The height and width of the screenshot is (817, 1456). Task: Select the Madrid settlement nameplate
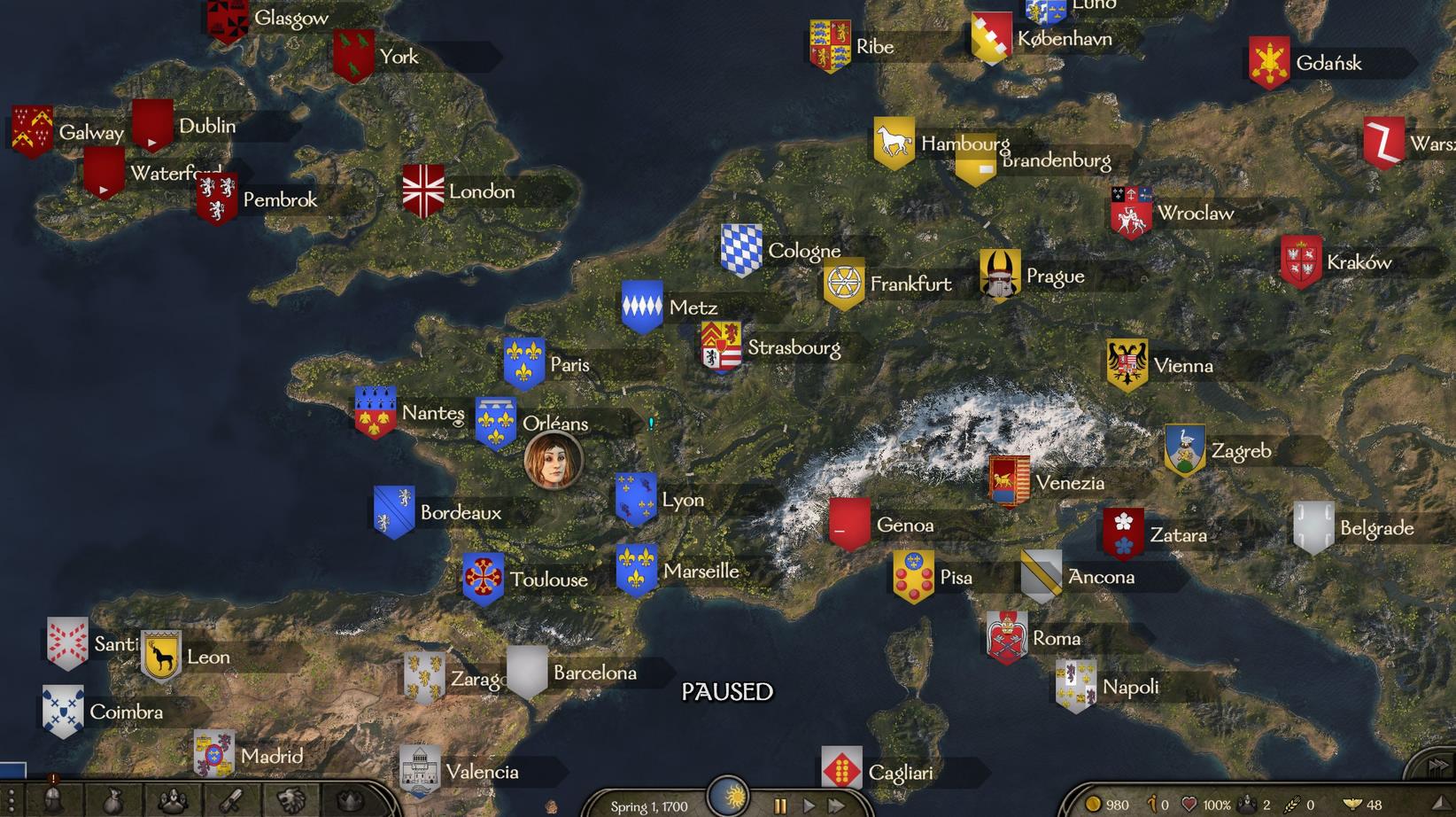271,756
